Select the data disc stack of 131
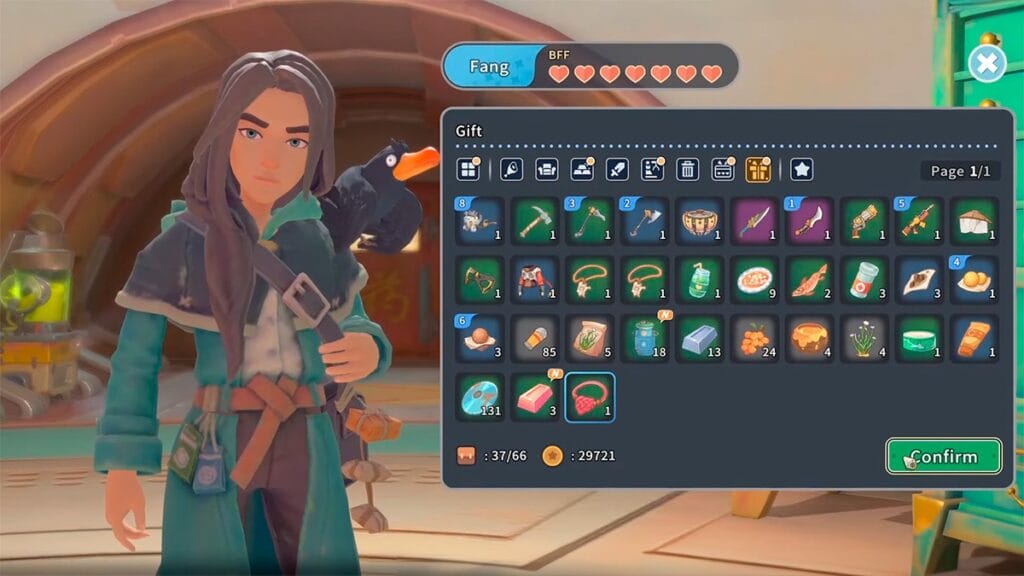 click(x=482, y=397)
